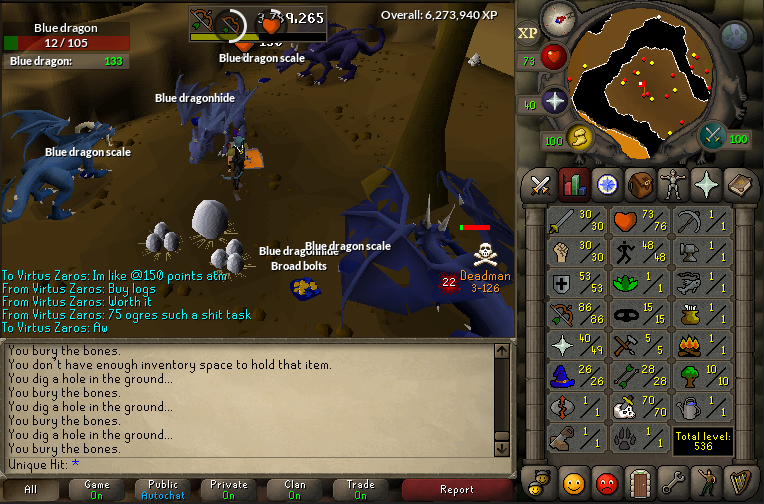Select the Slayer skill with the skull icon
Image resolution: width=764 pixels, height=504 pixels.
(x=626, y=407)
